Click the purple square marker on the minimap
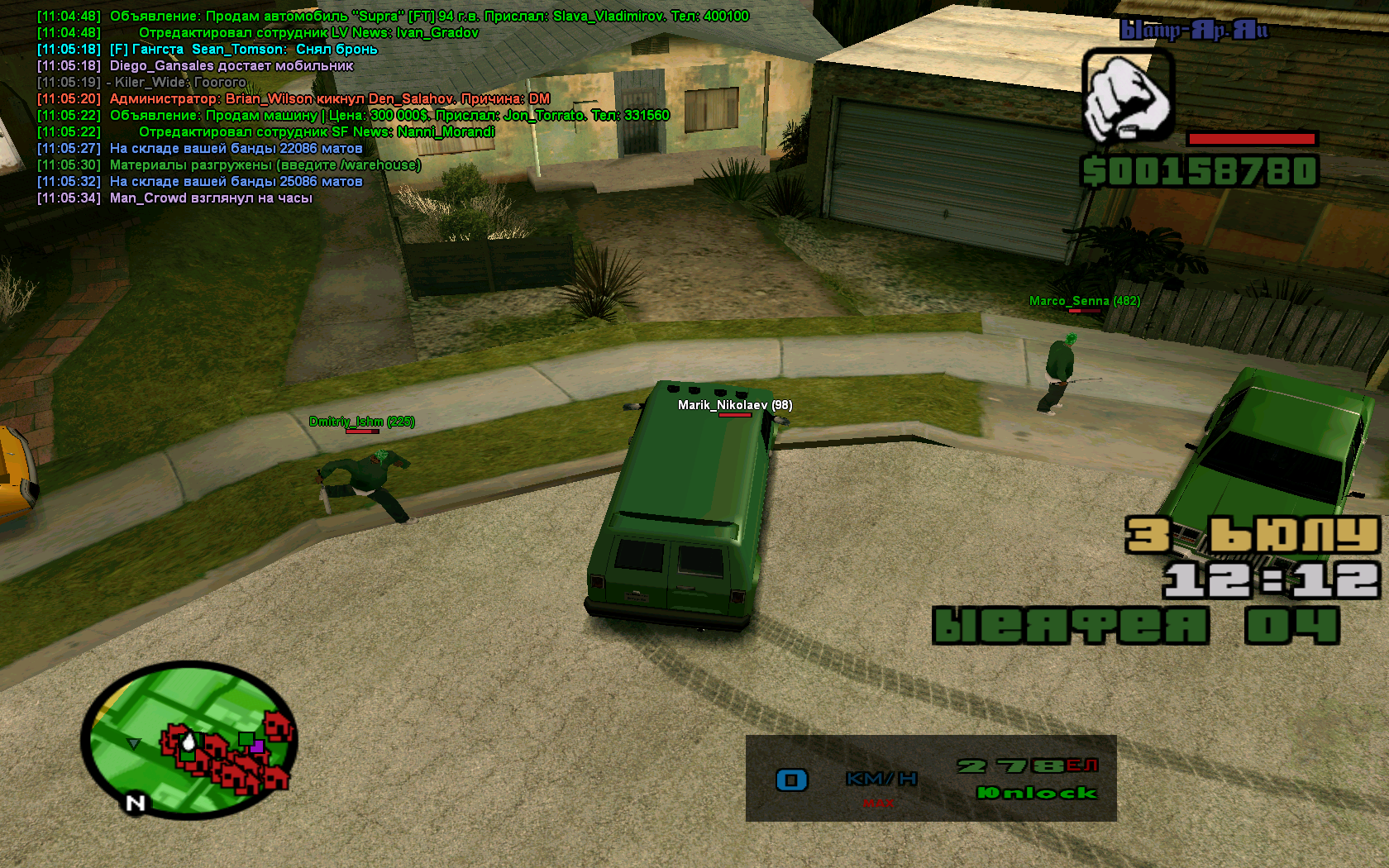Screen dimensions: 1389x868 [258, 746]
